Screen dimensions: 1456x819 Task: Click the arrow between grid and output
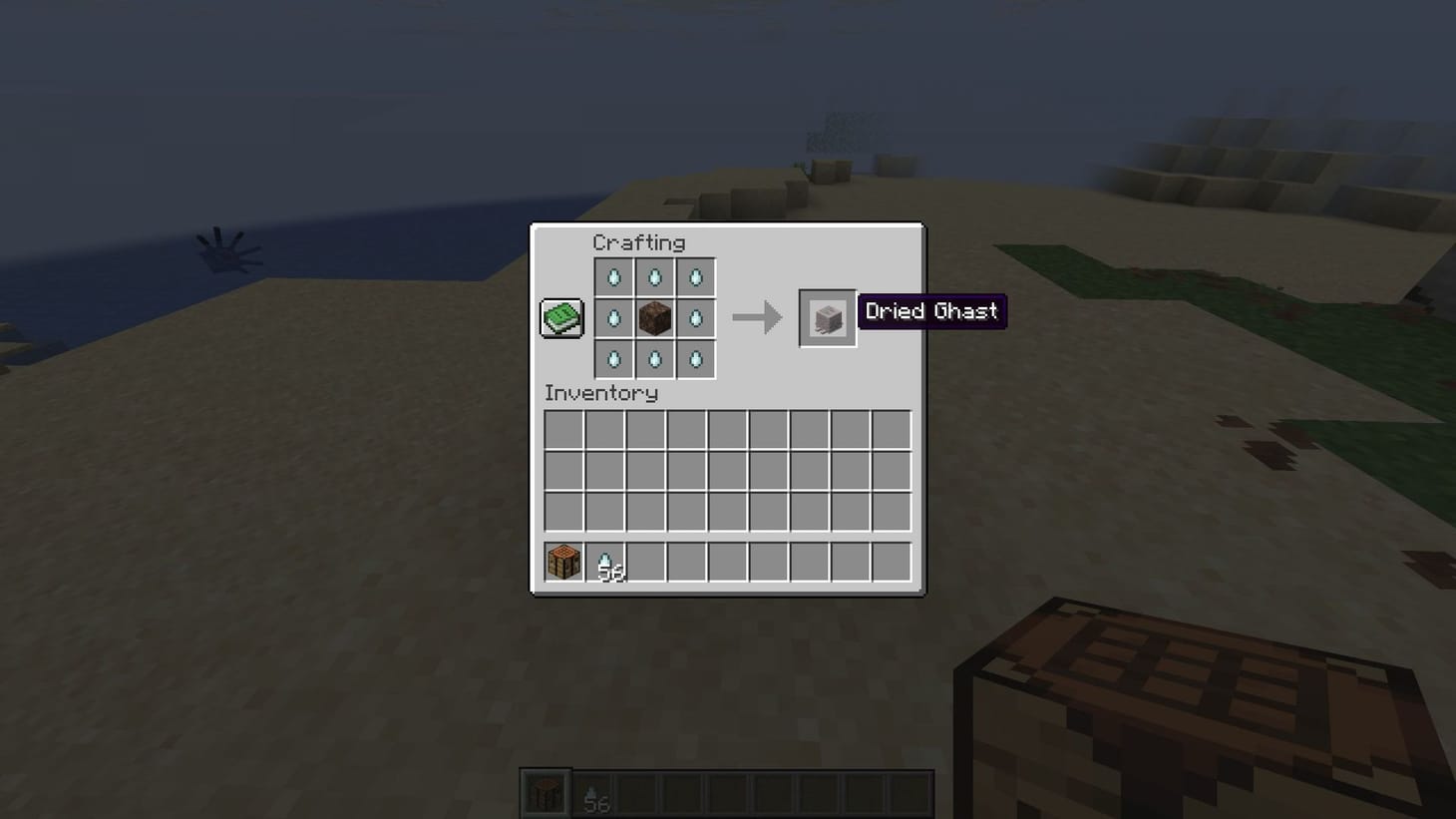tap(758, 317)
